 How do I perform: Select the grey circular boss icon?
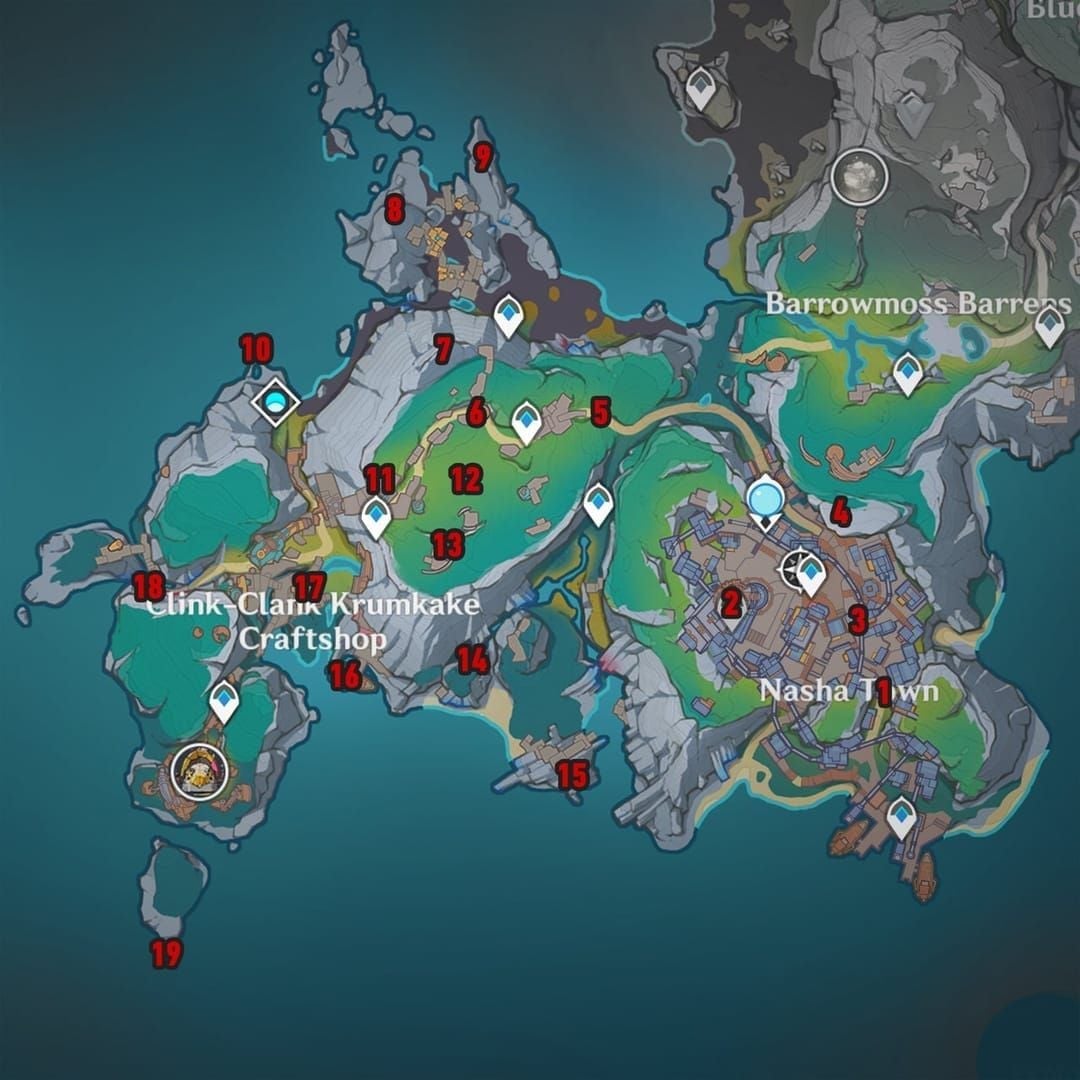(859, 177)
